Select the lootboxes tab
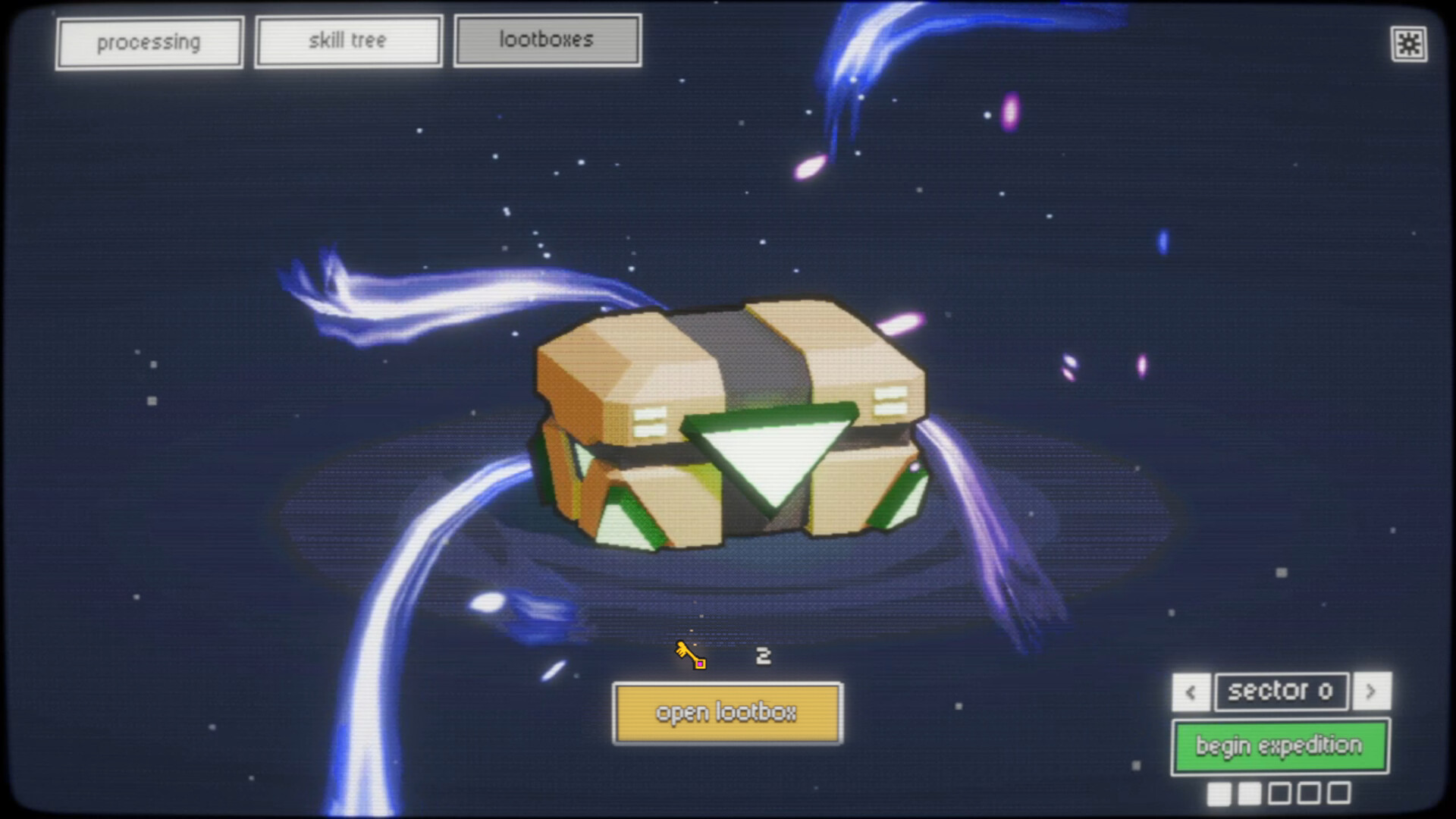Viewport: 1456px width, 819px height. pyautogui.click(x=548, y=39)
